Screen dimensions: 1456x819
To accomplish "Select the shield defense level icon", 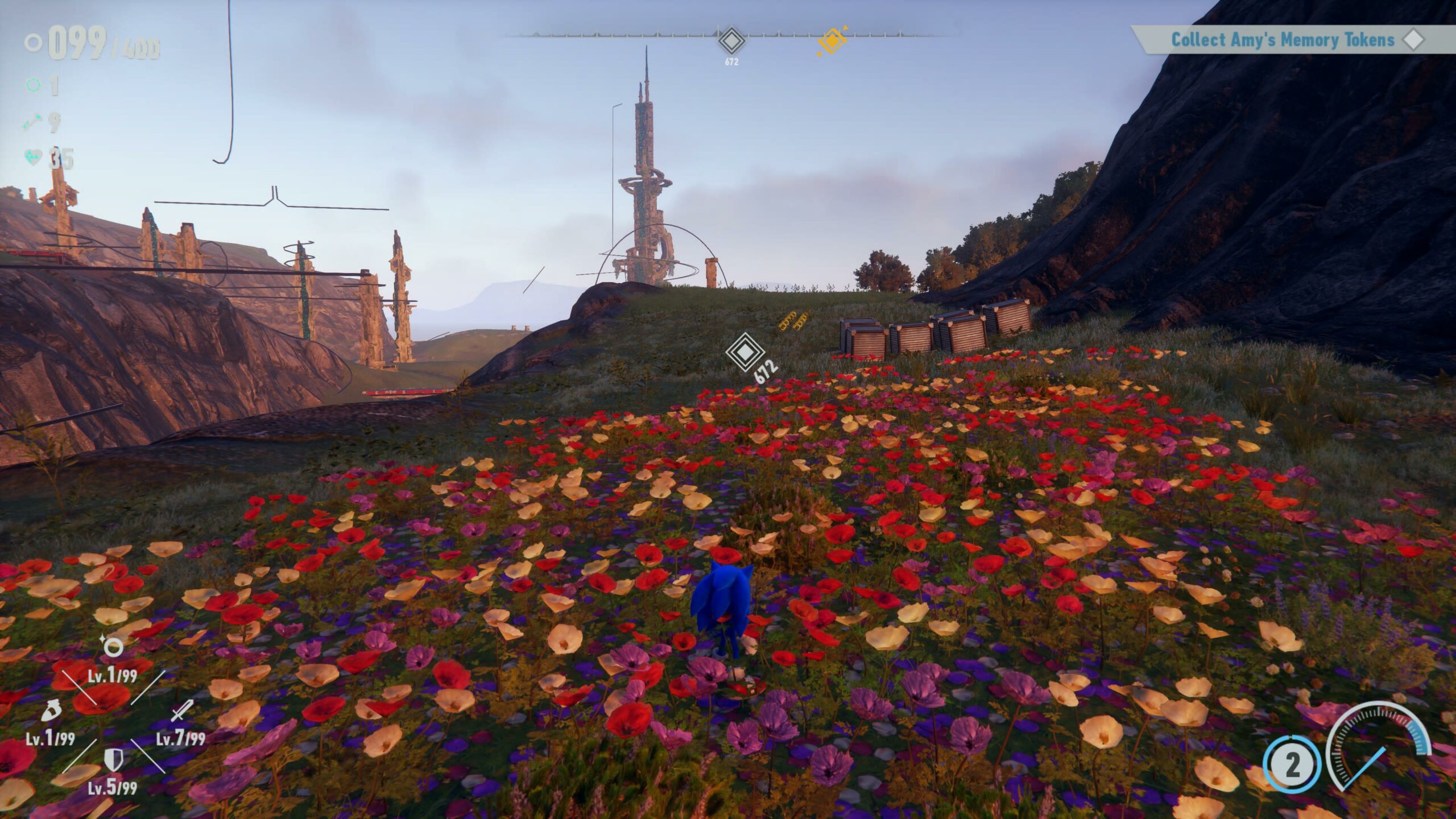I will pyautogui.click(x=113, y=759).
